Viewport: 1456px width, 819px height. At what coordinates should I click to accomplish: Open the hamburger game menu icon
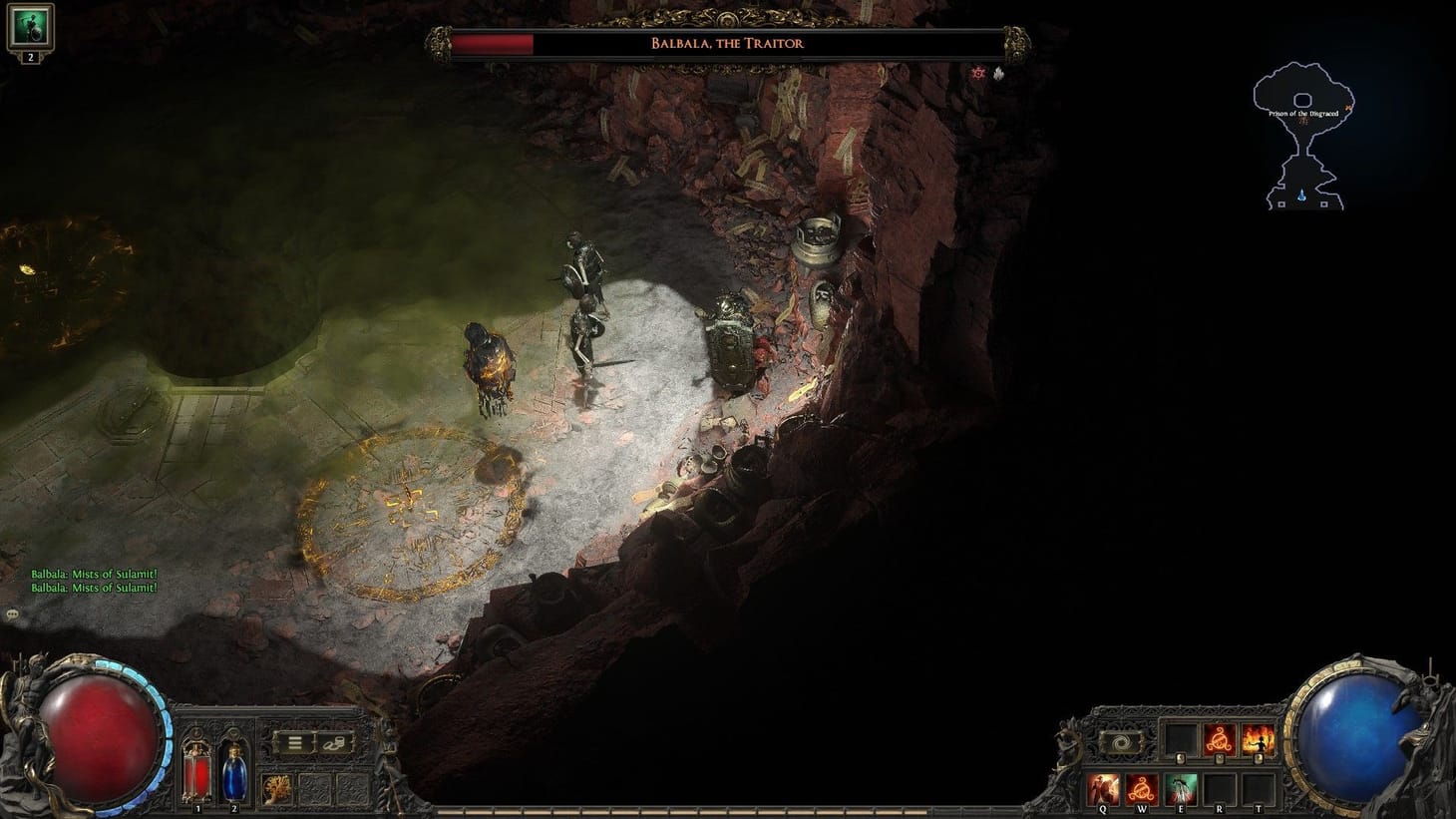coord(296,742)
